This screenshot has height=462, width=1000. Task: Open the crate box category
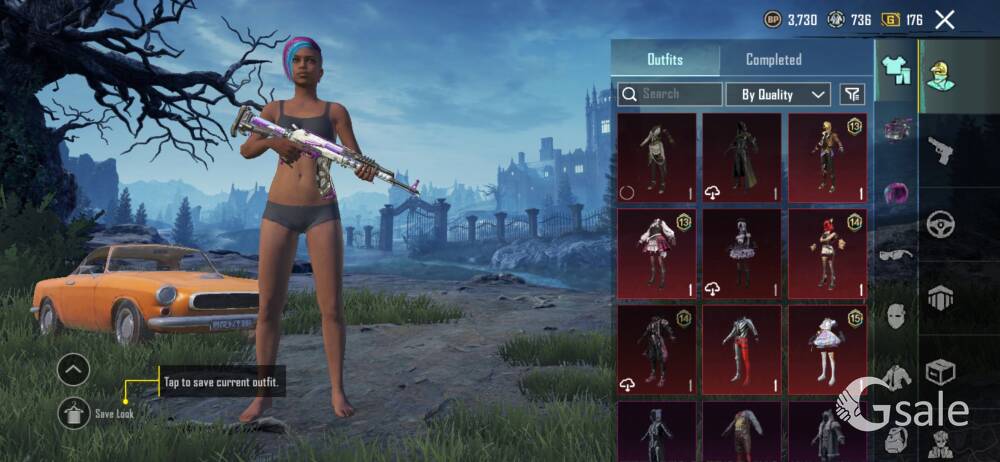click(x=940, y=373)
